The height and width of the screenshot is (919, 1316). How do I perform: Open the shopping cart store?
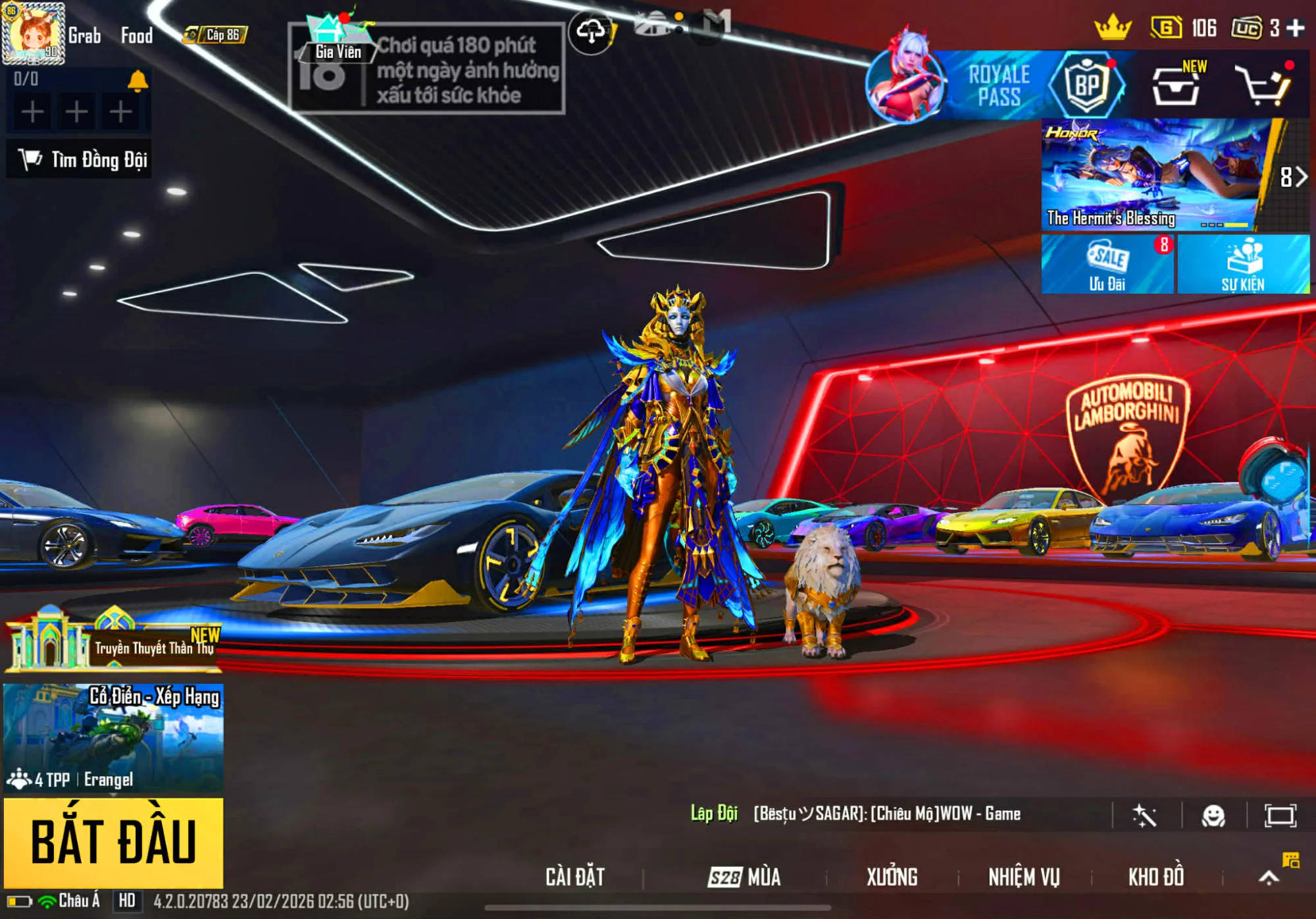[1263, 86]
